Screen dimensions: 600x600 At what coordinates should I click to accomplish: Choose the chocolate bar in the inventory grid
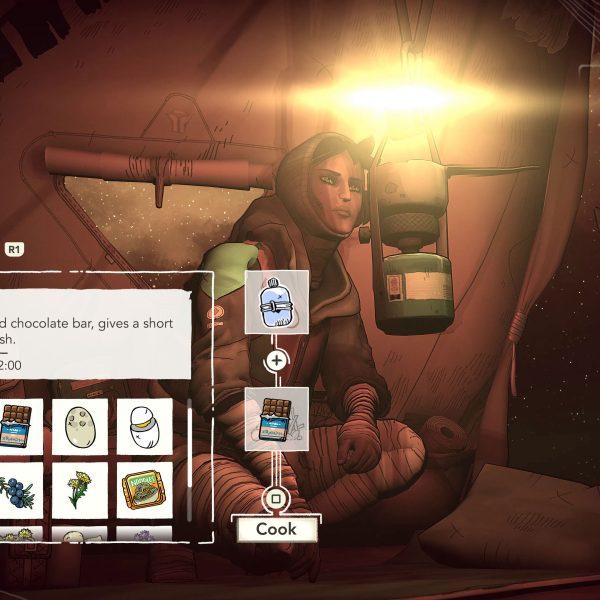pos(18,426)
